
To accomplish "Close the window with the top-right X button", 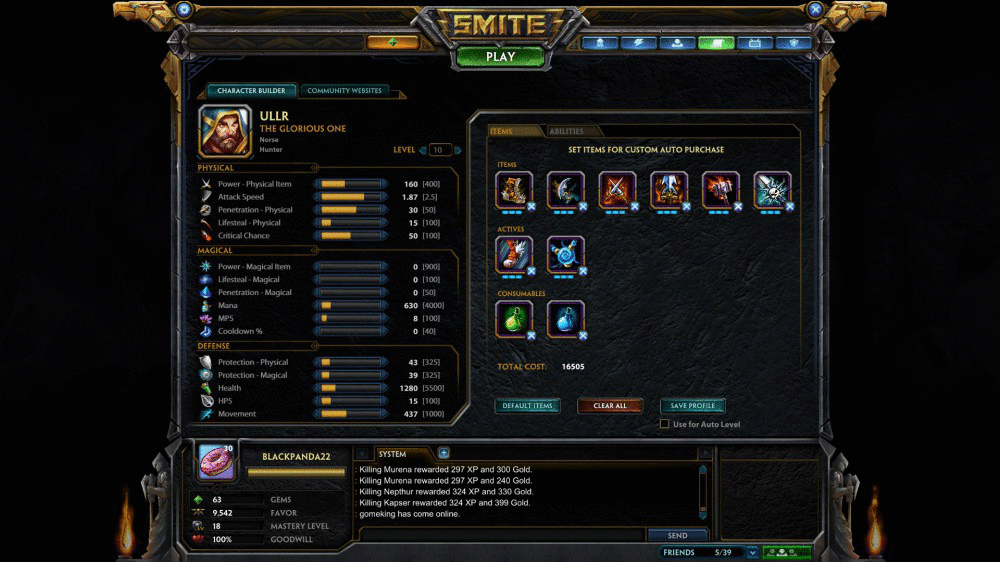I will coord(815,9).
